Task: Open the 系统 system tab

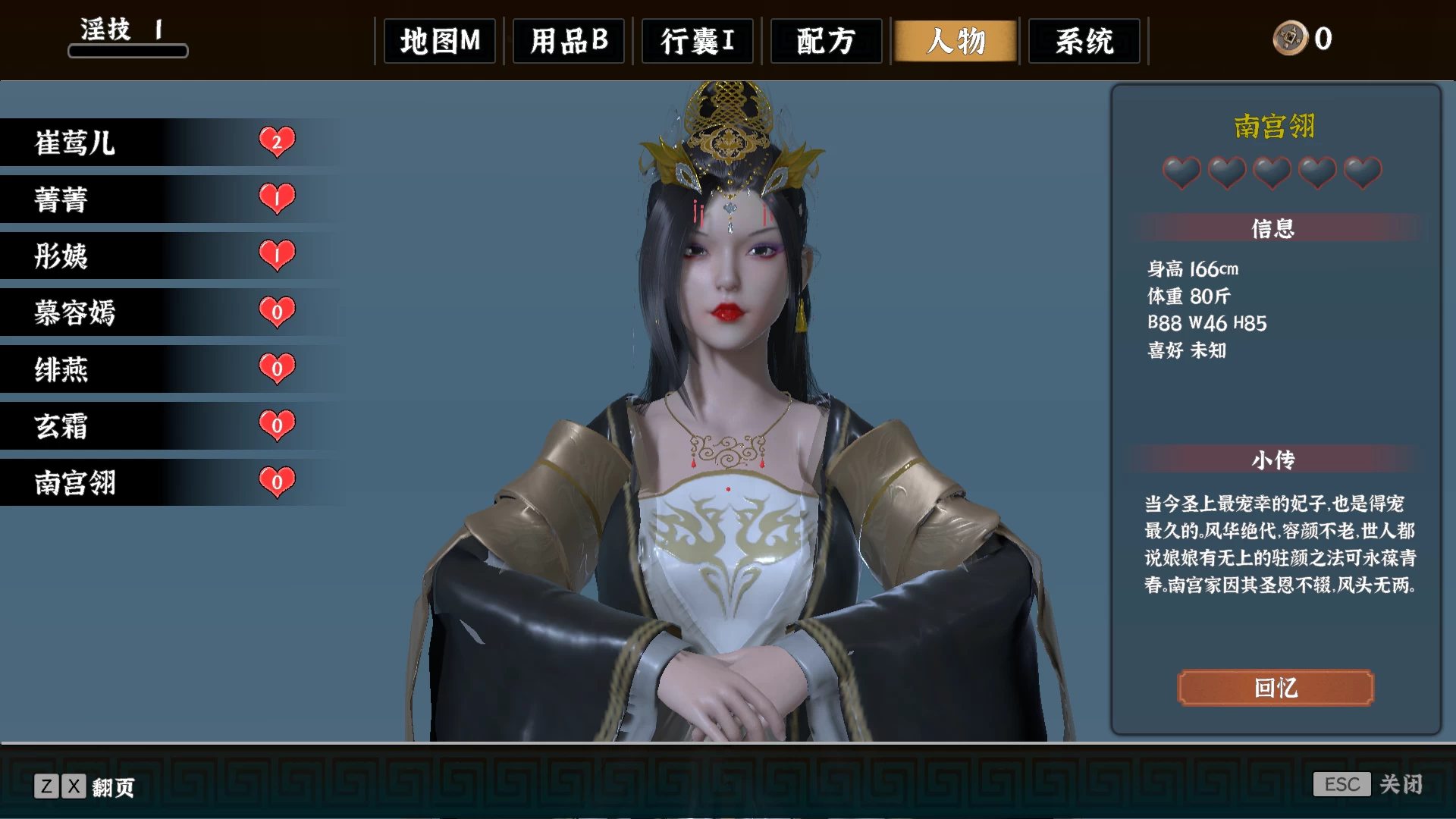Action: 1084,41
